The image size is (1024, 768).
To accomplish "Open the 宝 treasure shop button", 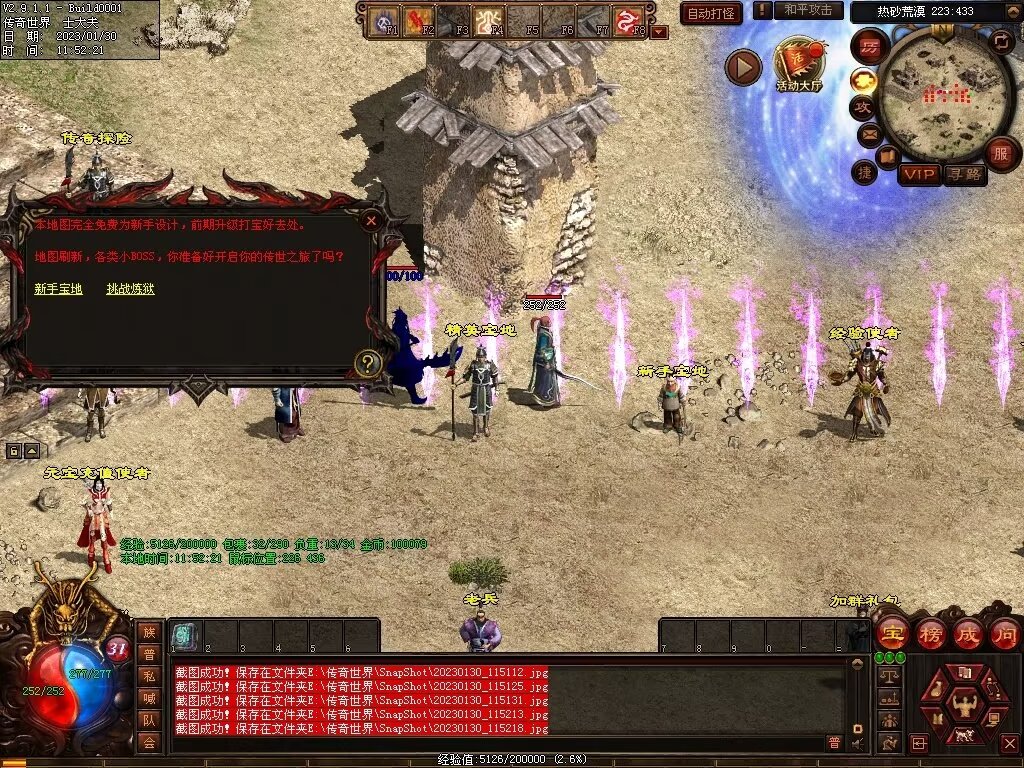I will click(891, 633).
